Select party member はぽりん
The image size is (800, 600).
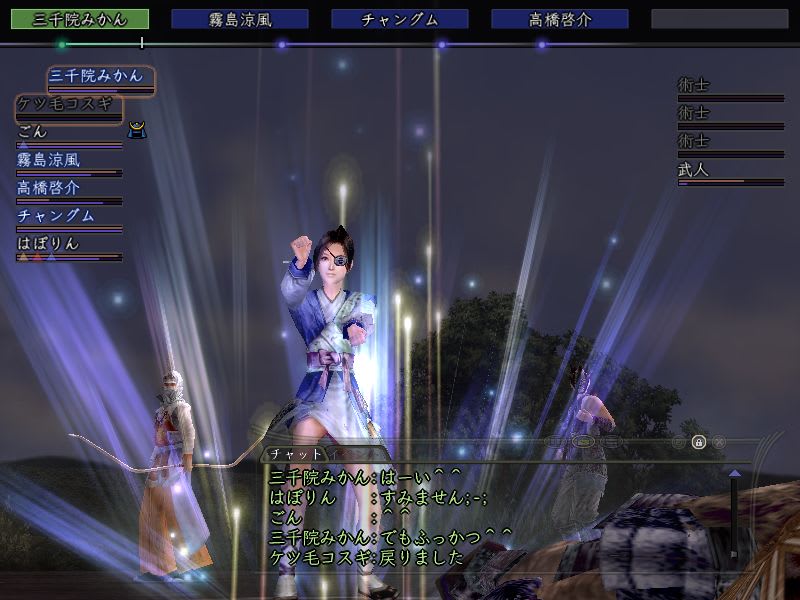[48, 243]
